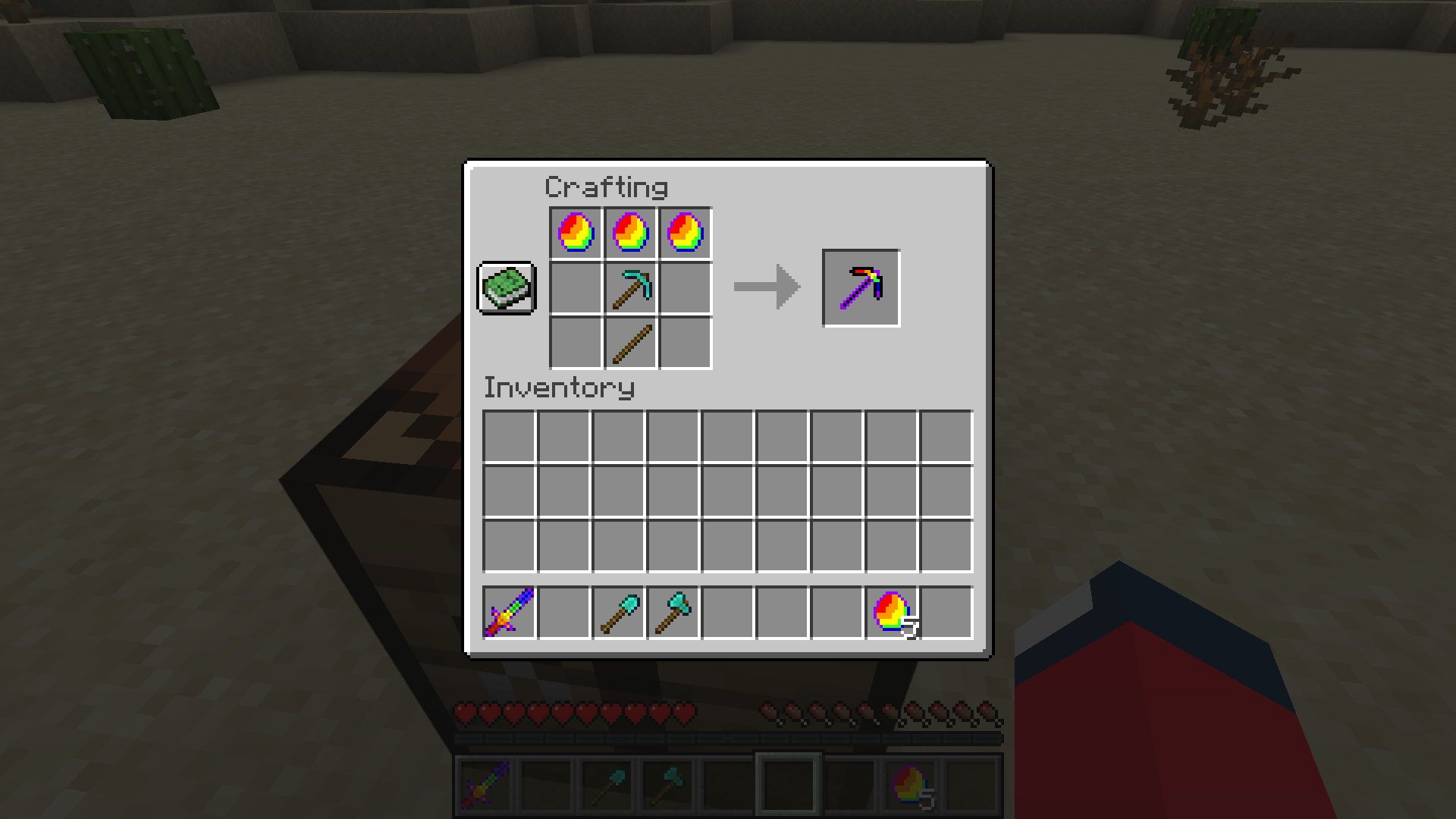1456x819 pixels.
Task: Select the first slot of the top inventory row
Action: (x=509, y=435)
